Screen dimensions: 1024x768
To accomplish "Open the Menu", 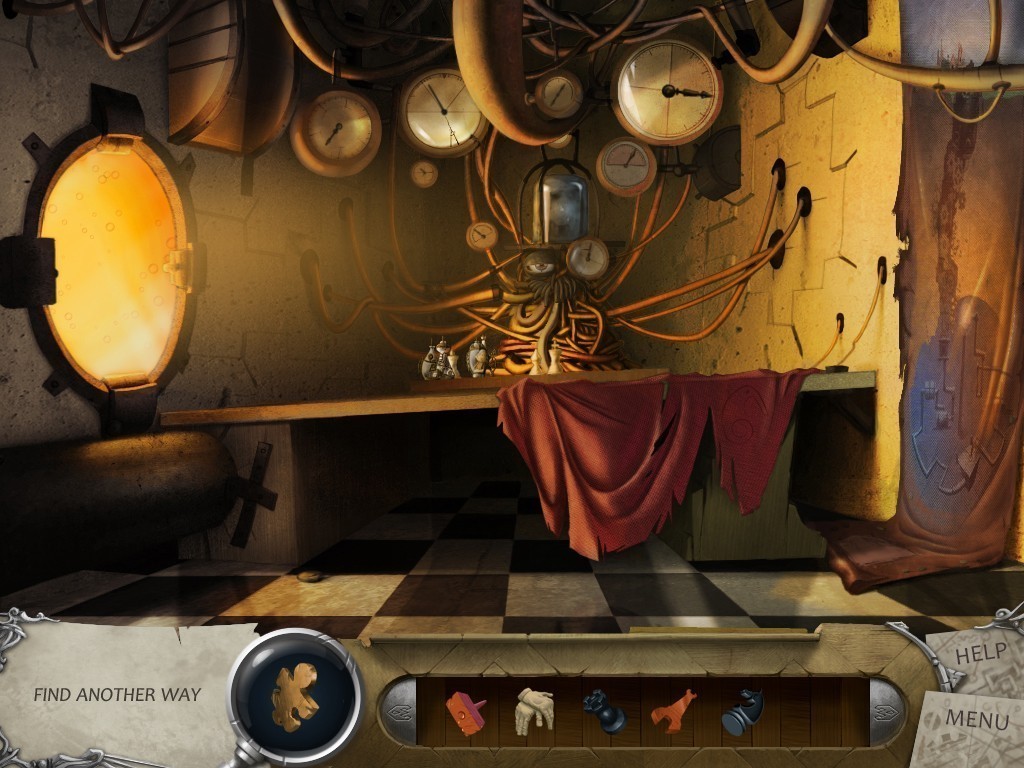I will [976, 717].
